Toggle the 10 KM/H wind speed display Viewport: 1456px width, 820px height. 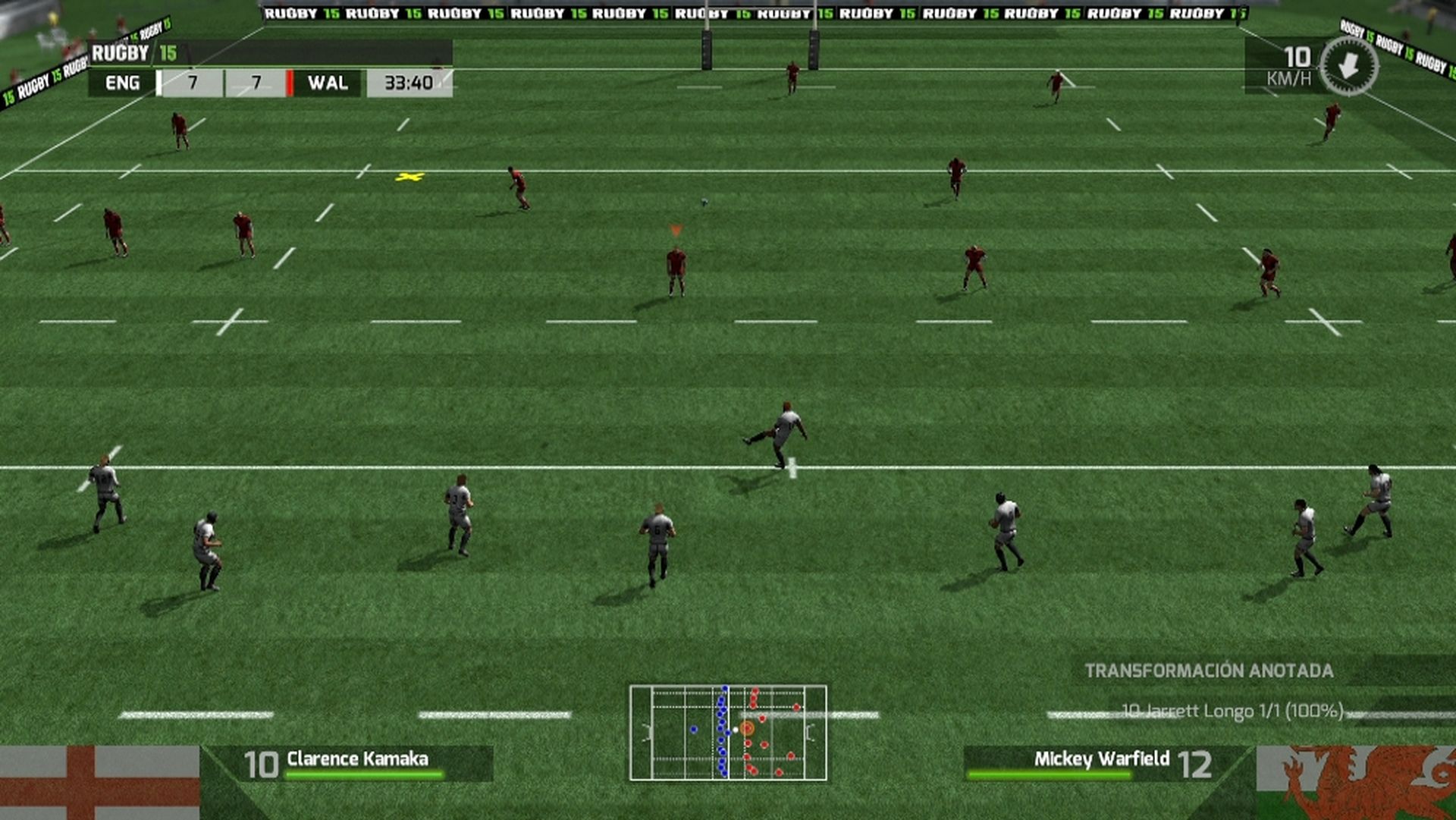1297,64
